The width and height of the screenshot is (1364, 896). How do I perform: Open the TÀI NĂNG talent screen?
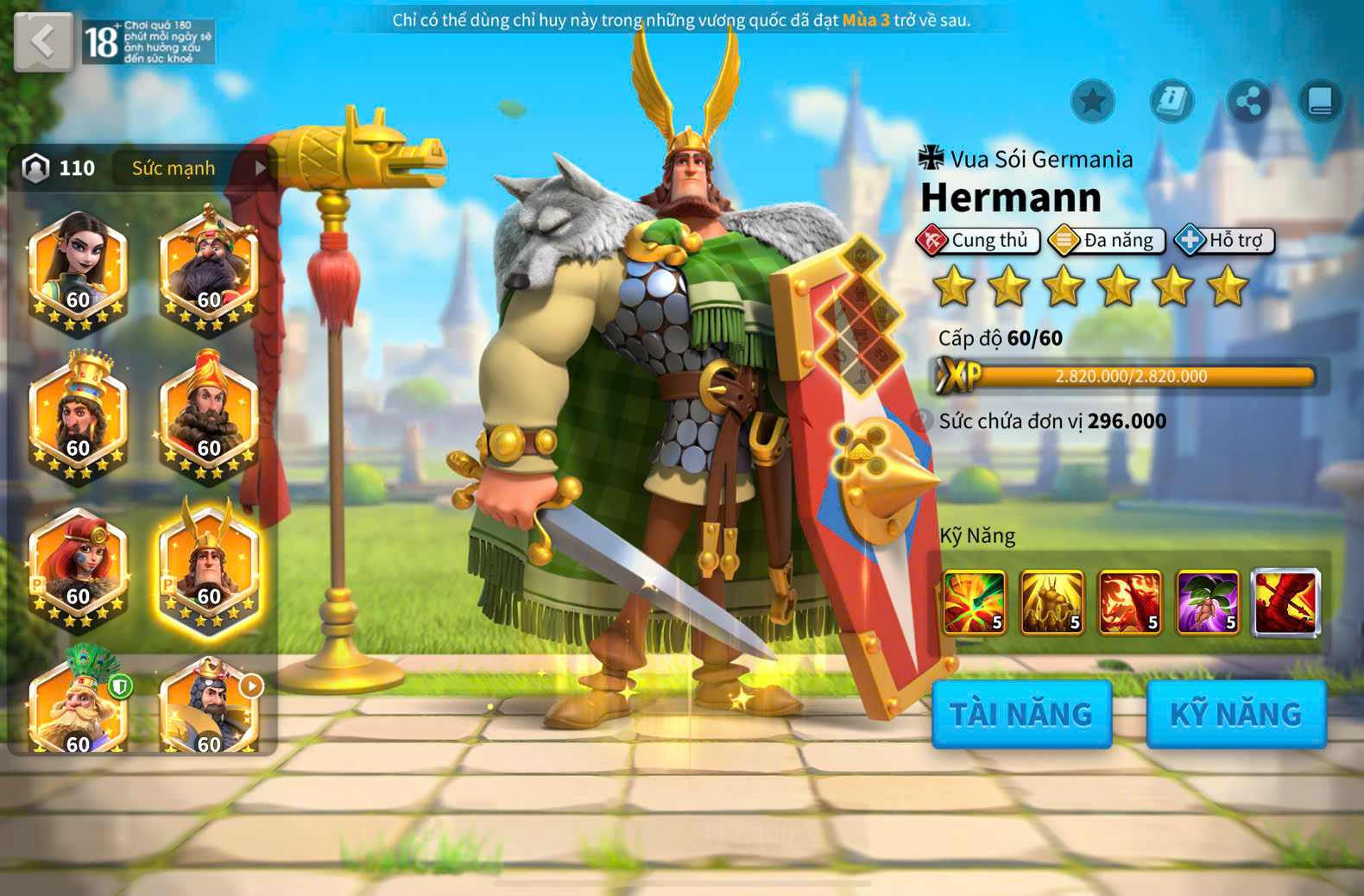click(x=1021, y=714)
